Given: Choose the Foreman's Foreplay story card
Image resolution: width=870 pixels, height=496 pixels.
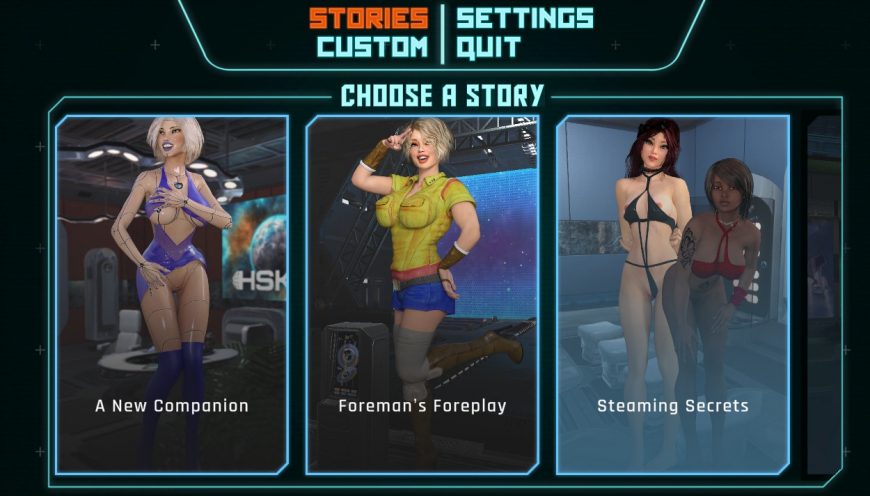Looking at the screenshot, I should click(x=422, y=294).
